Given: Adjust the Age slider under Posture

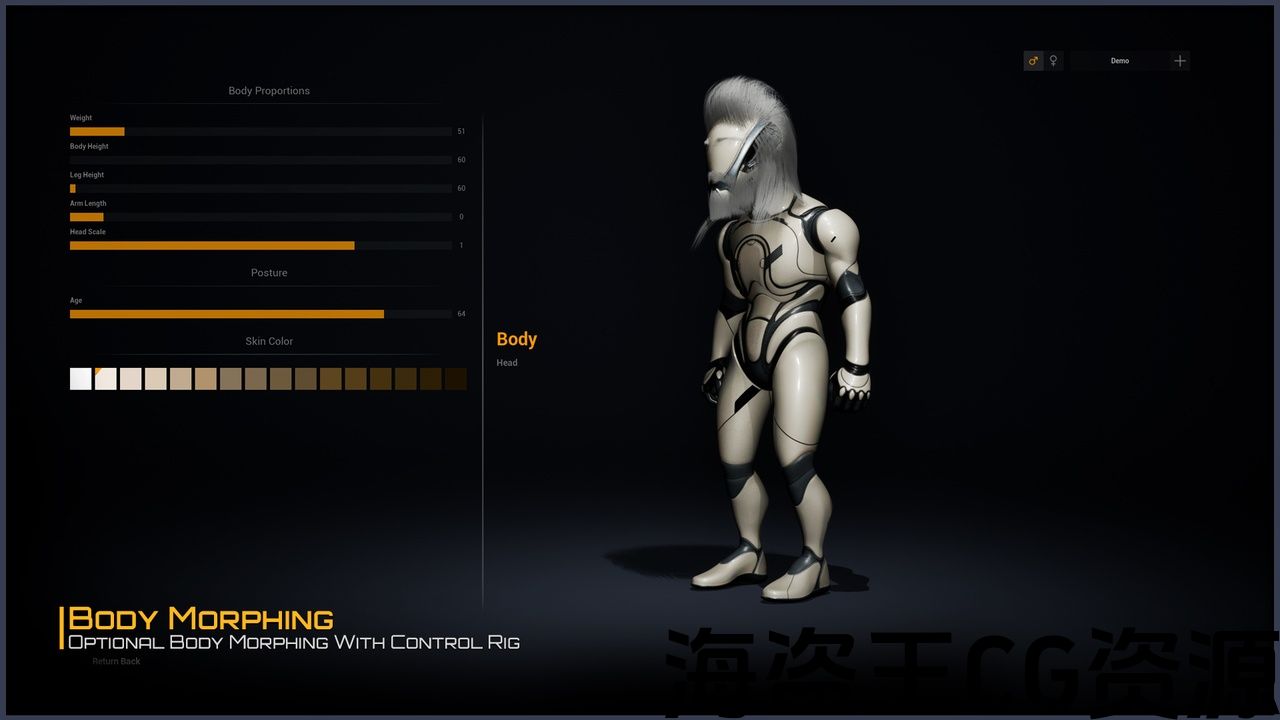Looking at the screenshot, I should [260, 314].
